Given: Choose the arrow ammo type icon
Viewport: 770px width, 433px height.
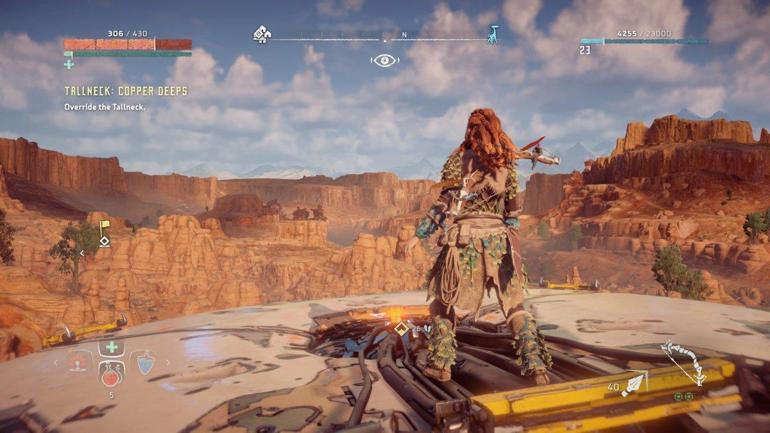Looking at the screenshot, I should click(634, 385).
